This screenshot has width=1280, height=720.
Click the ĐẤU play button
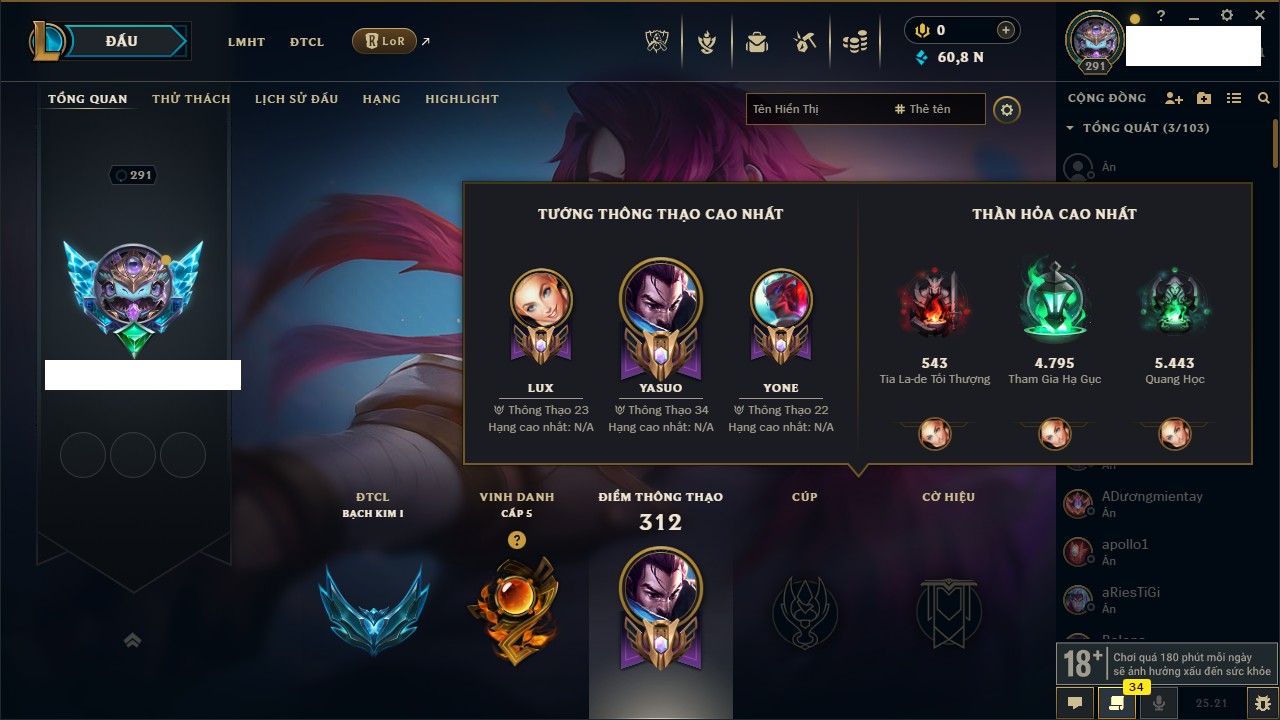point(122,41)
